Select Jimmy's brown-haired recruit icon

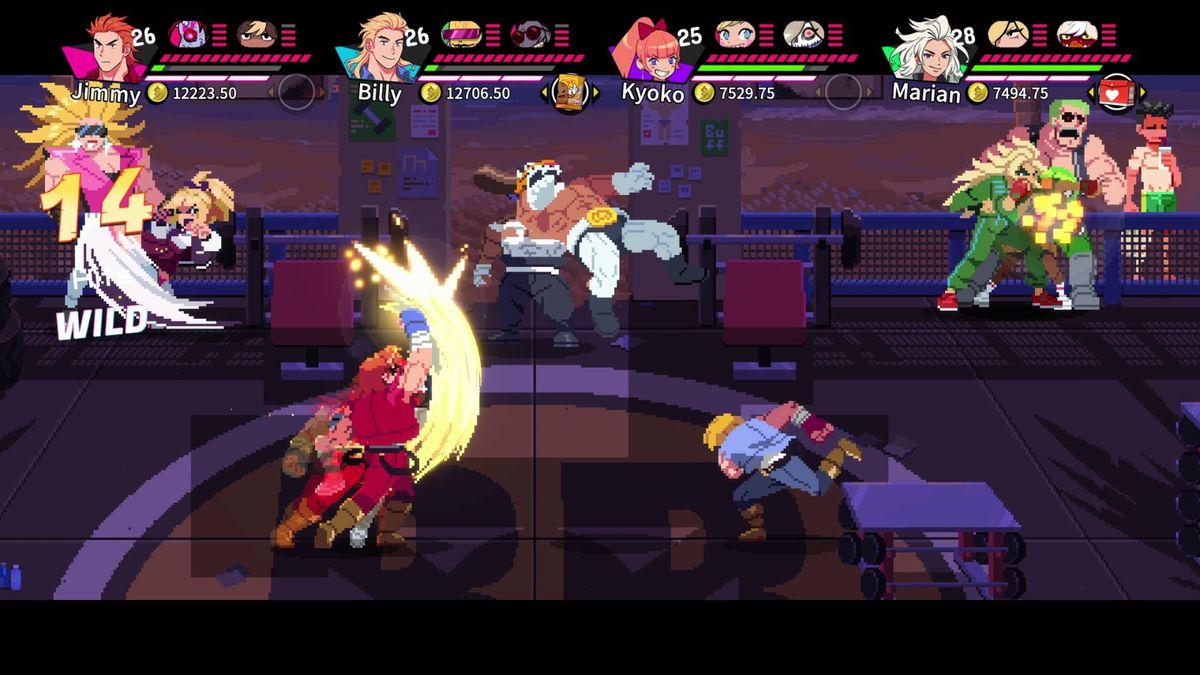point(255,35)
